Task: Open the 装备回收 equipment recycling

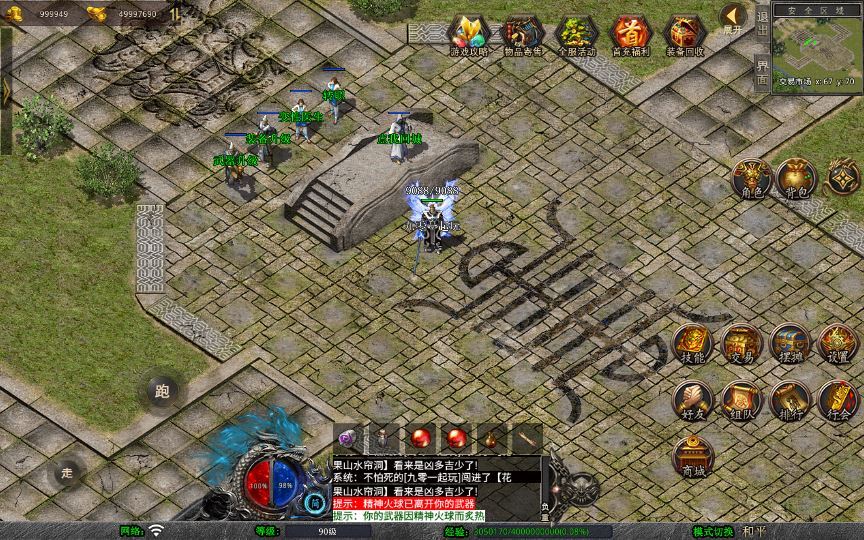Action: click(685, 34)
